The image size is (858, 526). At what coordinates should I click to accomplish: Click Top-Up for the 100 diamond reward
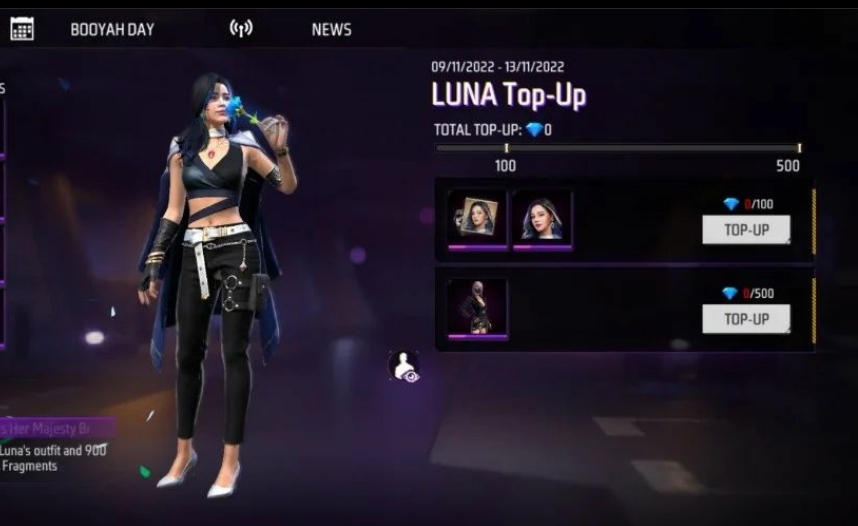point(746,230)
